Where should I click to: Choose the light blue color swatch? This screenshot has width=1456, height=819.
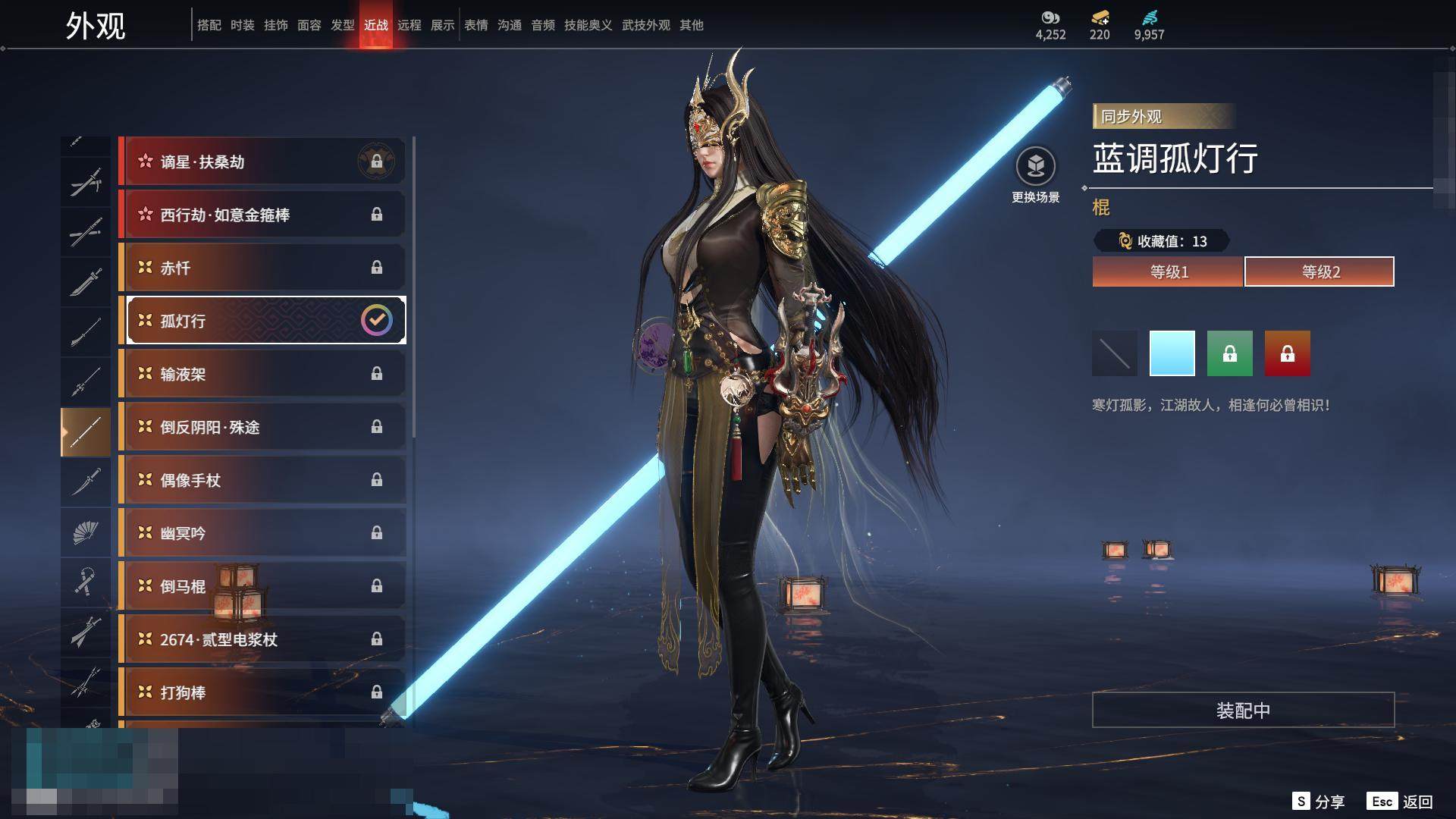click(1172, 353)
